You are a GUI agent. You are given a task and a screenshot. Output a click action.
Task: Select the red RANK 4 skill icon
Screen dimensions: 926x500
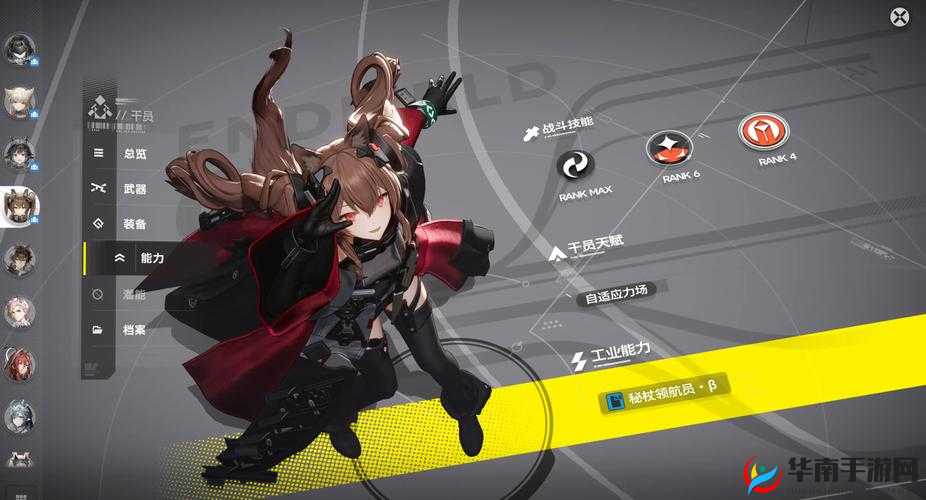pos(763,132)
